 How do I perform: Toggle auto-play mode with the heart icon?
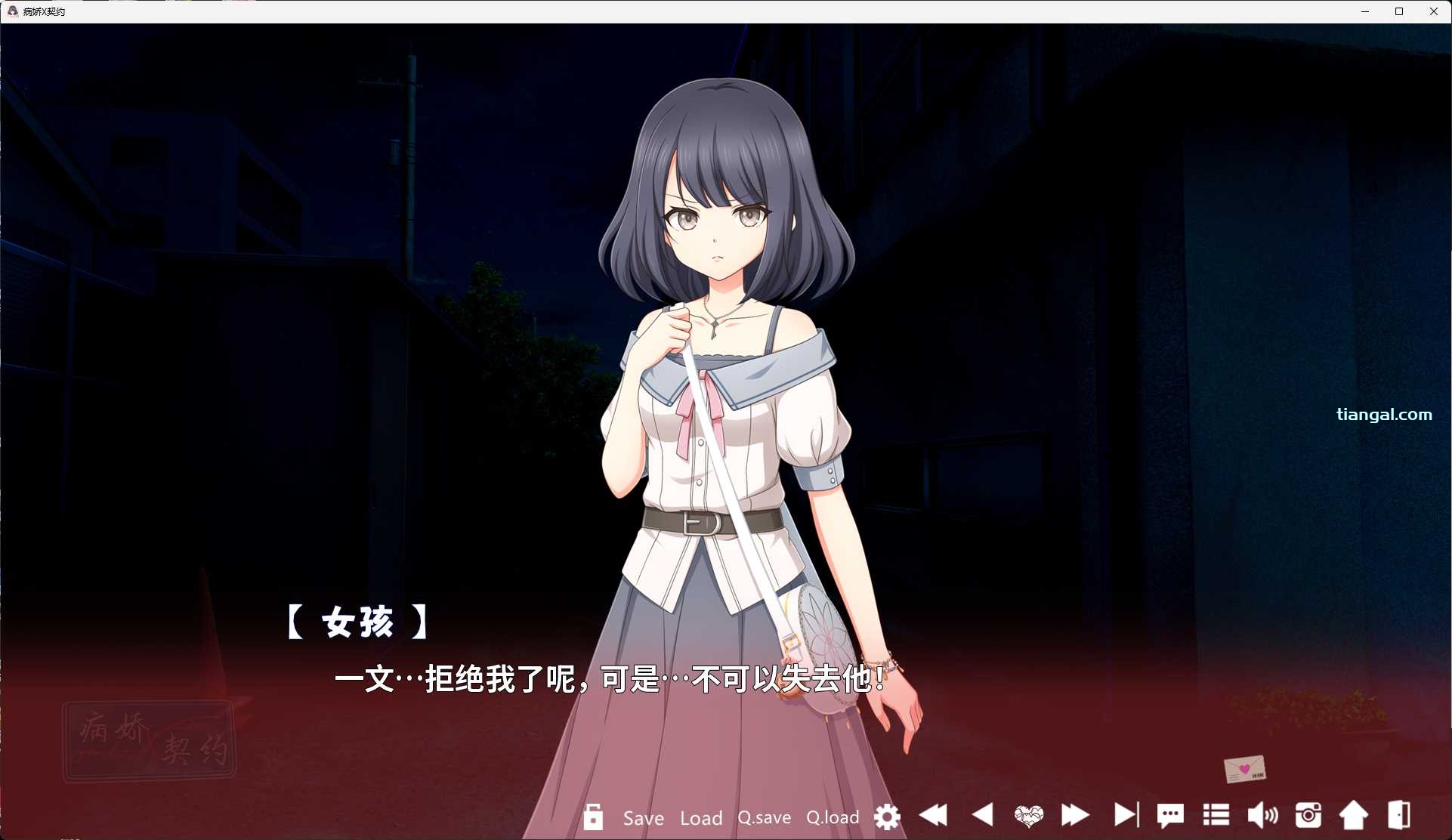point(1029,817)
